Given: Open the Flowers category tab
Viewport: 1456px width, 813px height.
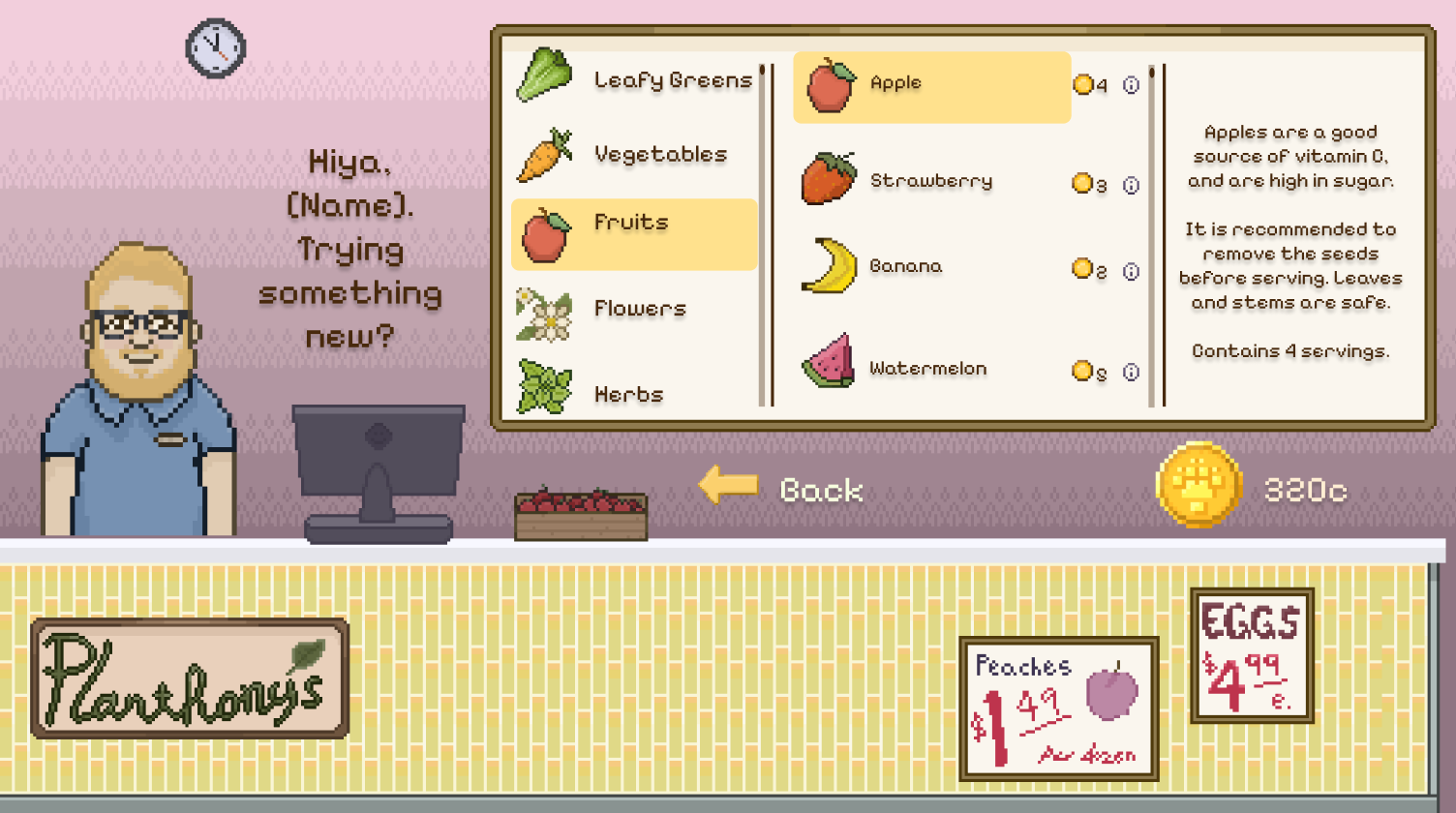Looking at the screenshot, I should coord(633,309).
